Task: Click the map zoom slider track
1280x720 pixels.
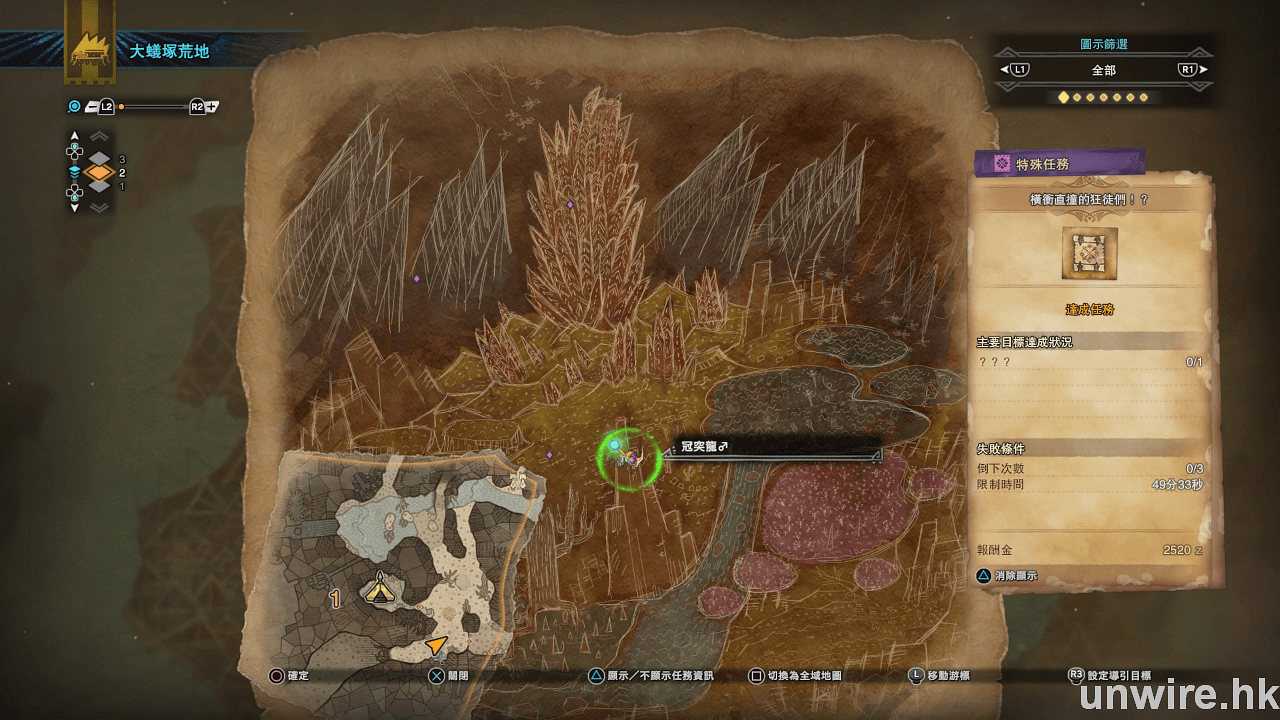Action: click(x=153, y=106)
